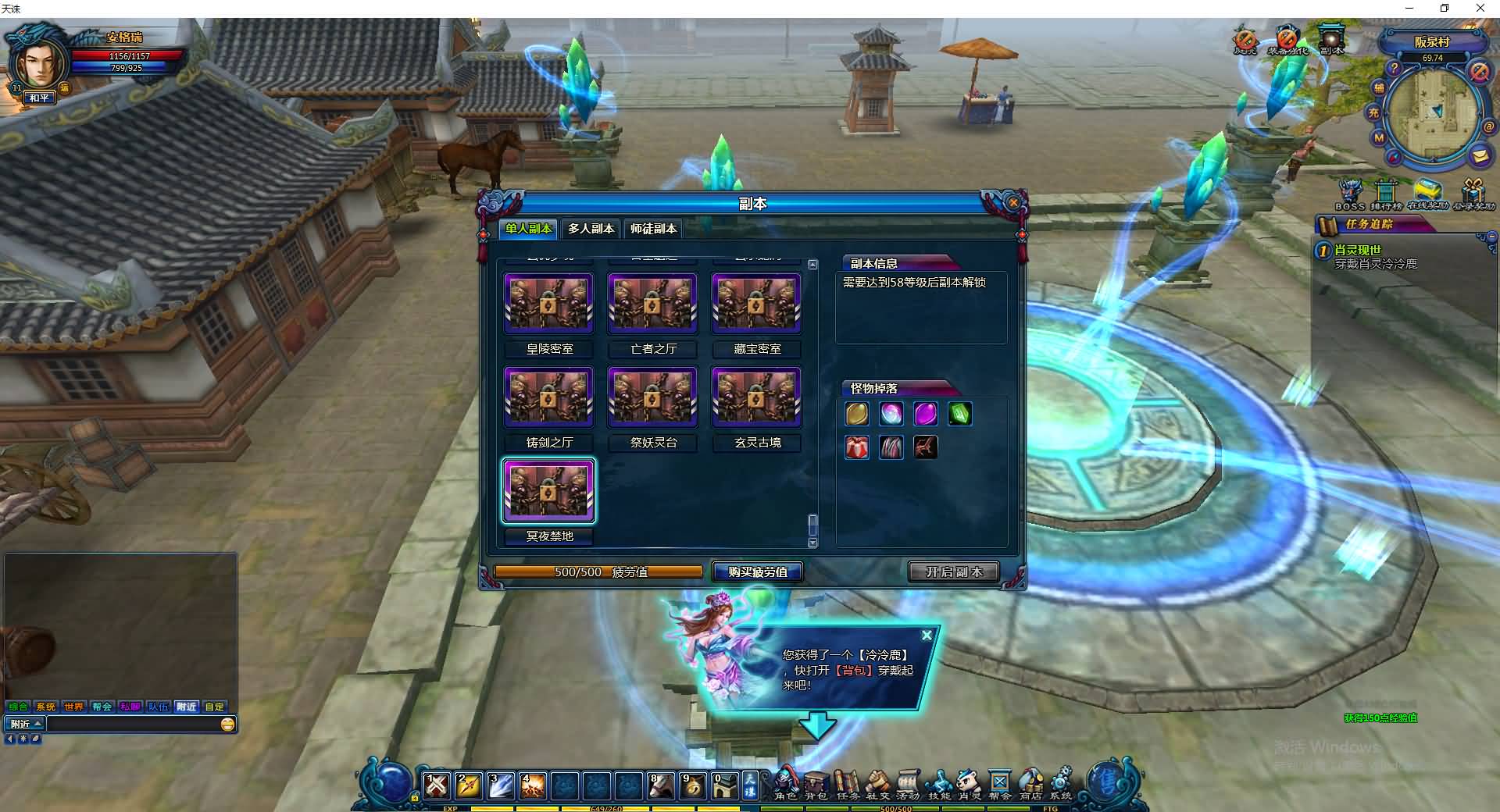Open the 系统 settings gear
The image size is (1500, 812).
point(1061,784)
